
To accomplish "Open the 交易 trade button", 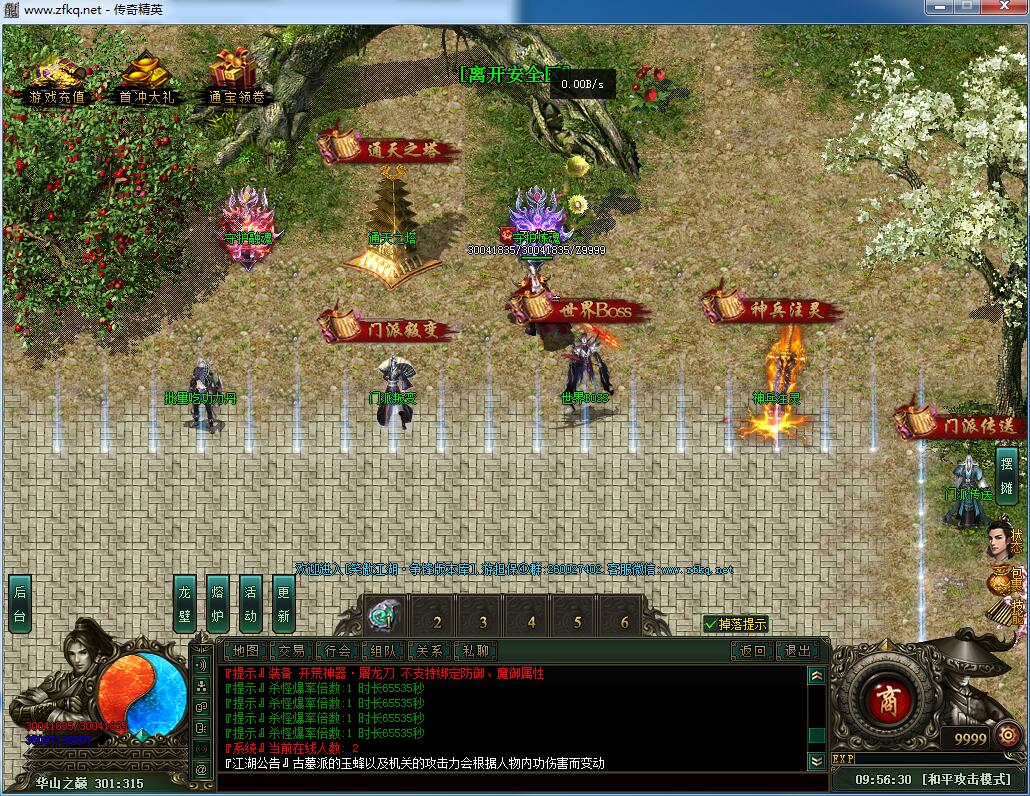I will pyautogui.click(x=291, y=651).
